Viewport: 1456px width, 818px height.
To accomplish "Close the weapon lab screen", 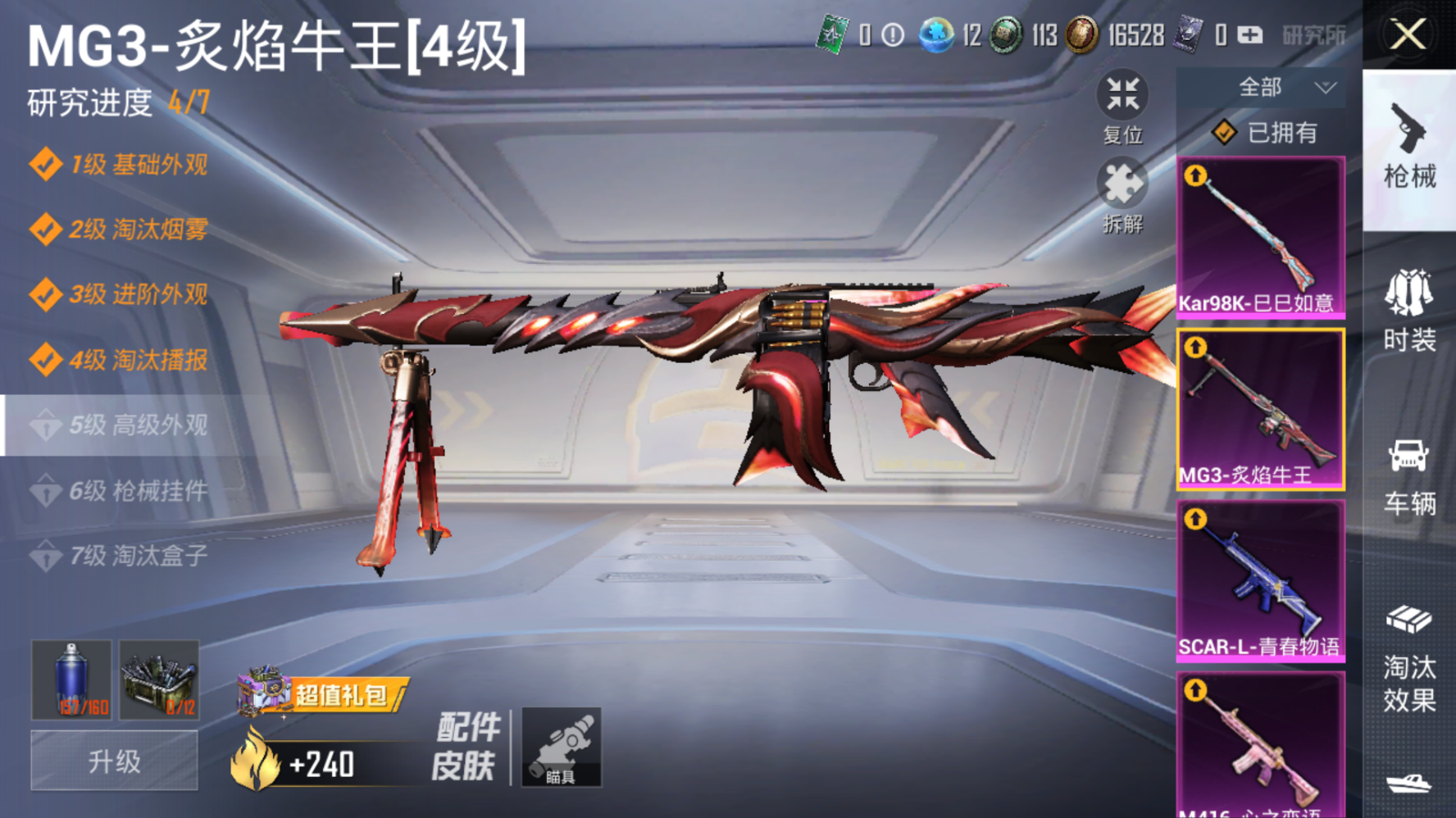I will pos(1408,34).
